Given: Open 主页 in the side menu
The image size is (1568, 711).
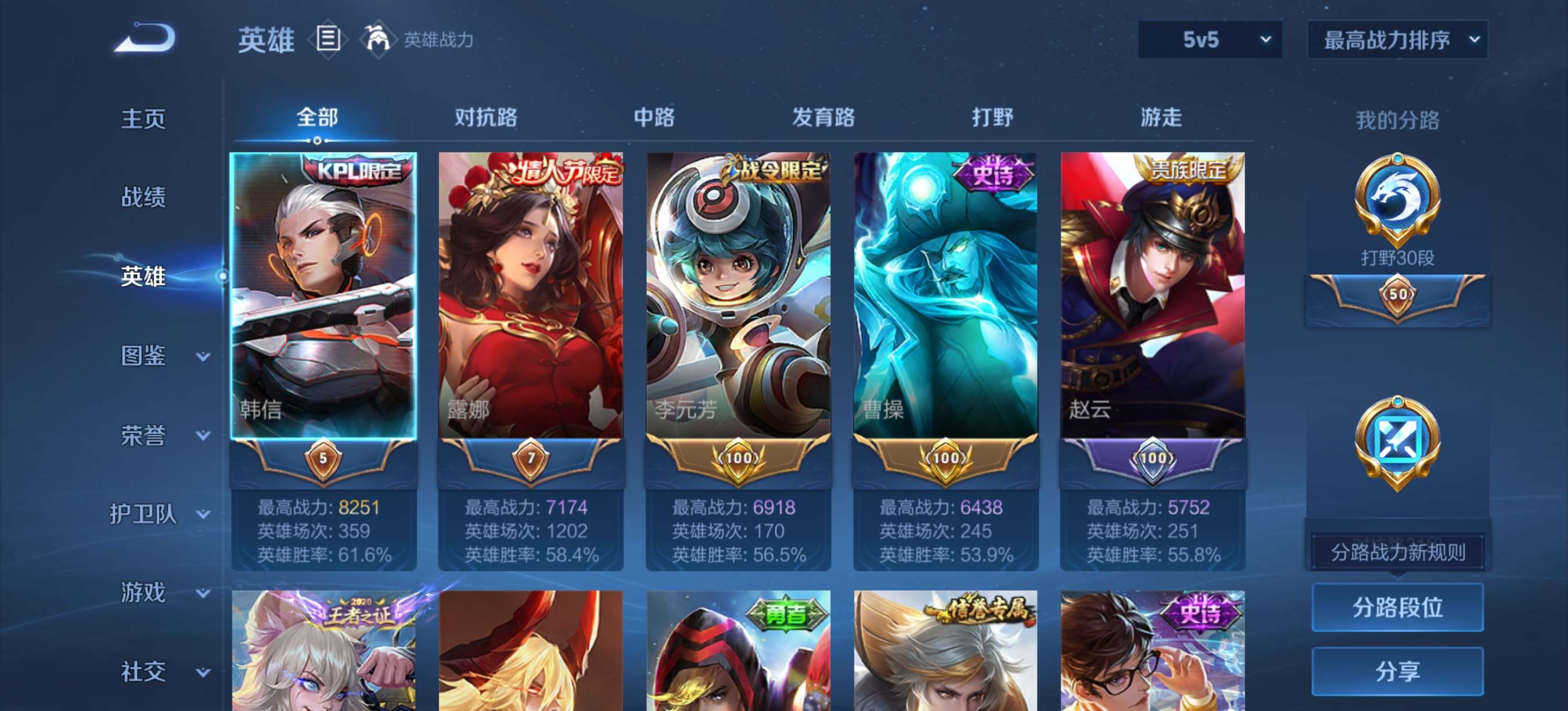Looking at the screenshot, I should [x=143, y=119].
